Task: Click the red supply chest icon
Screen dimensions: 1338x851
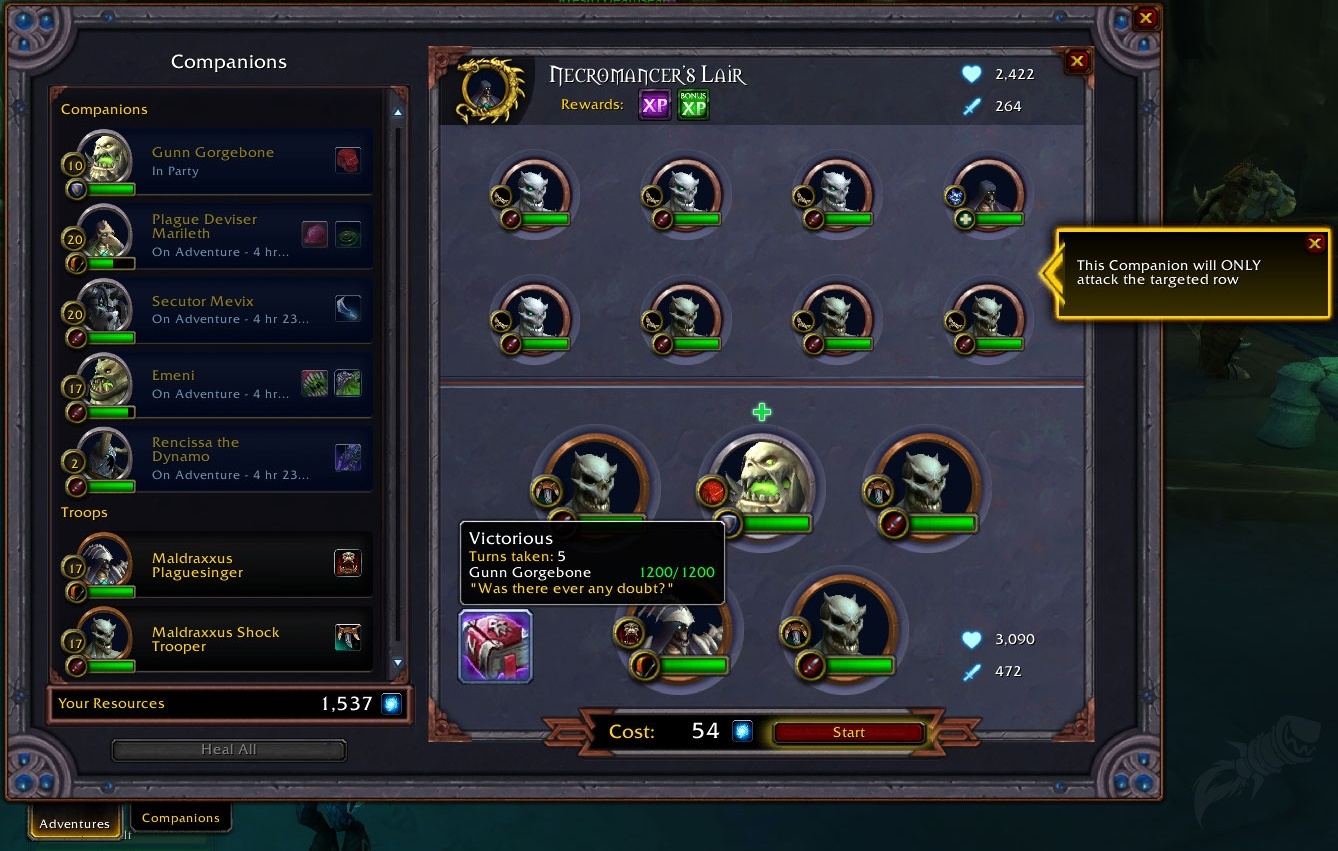Action: pyautogui.click(x=495, y=646)
